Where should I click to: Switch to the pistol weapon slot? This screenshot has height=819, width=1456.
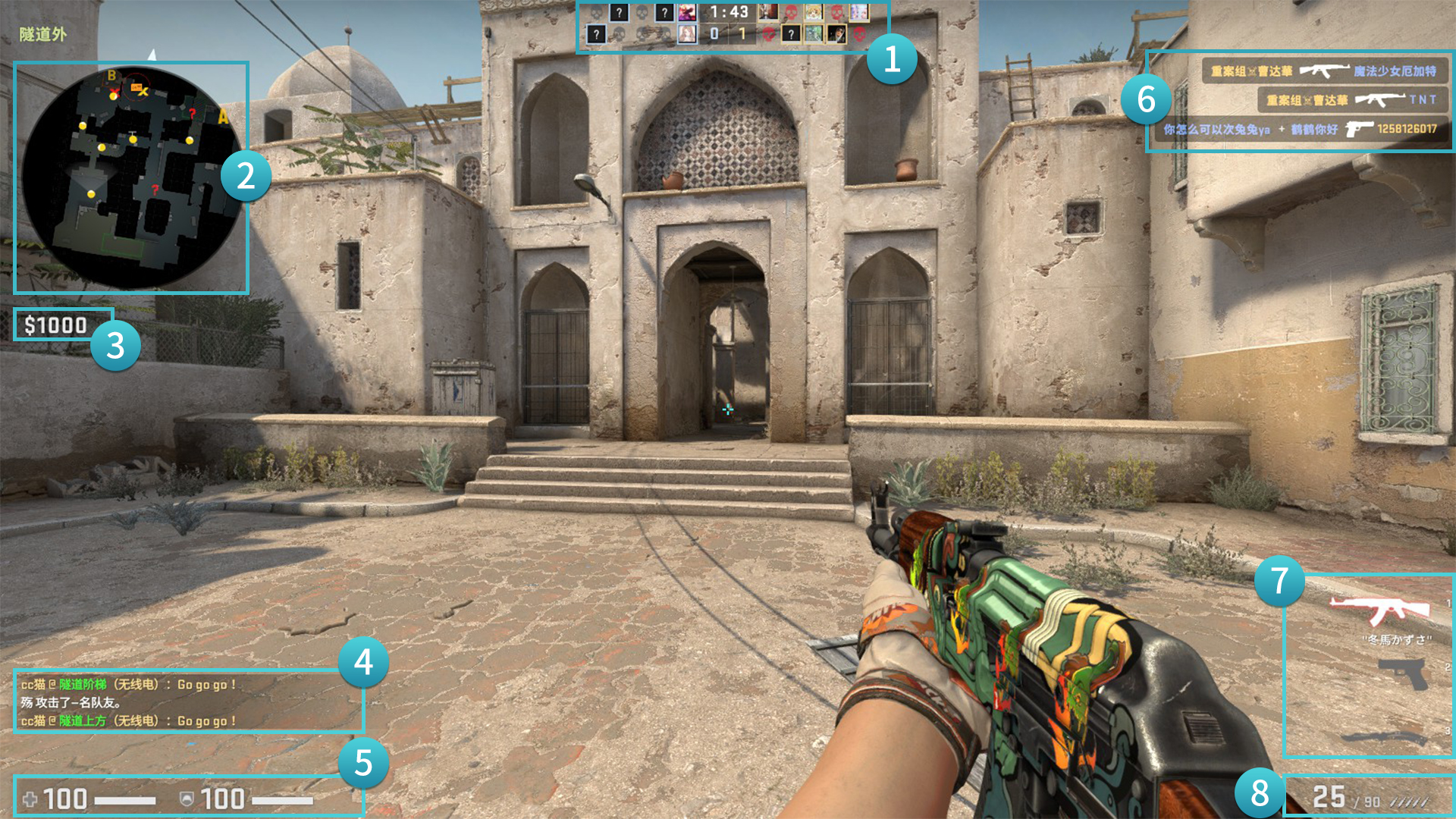[1403, 673]
